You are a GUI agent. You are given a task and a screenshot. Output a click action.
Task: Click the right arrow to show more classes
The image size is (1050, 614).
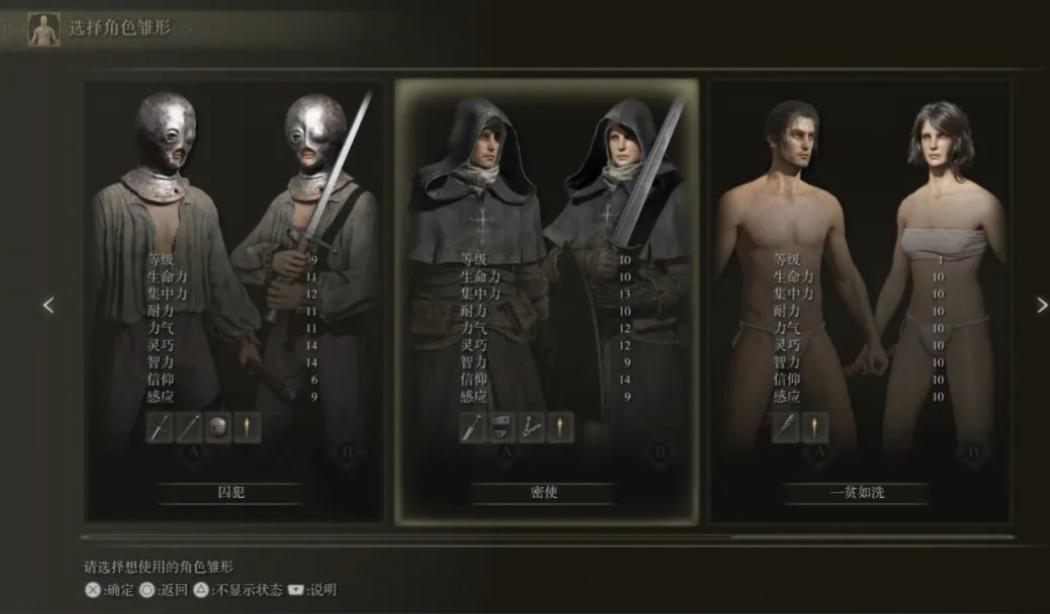click(x=1041, y=305)
